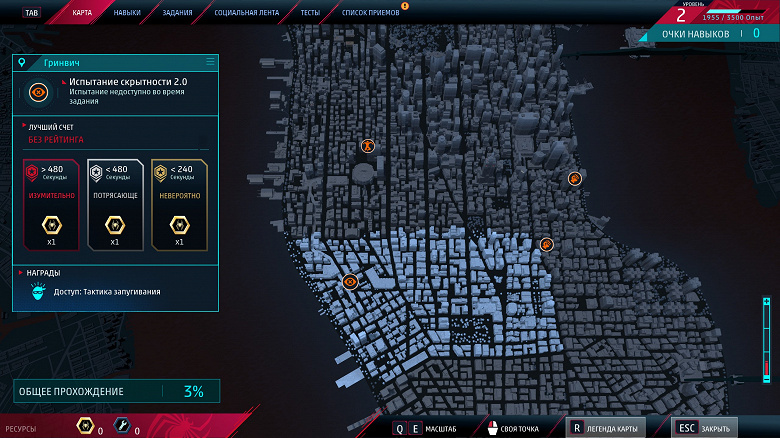Open the СПИСОК ПРИЕМОВ tab
Image resolution: width=780 pixels, height=438 pixels.
369,13
